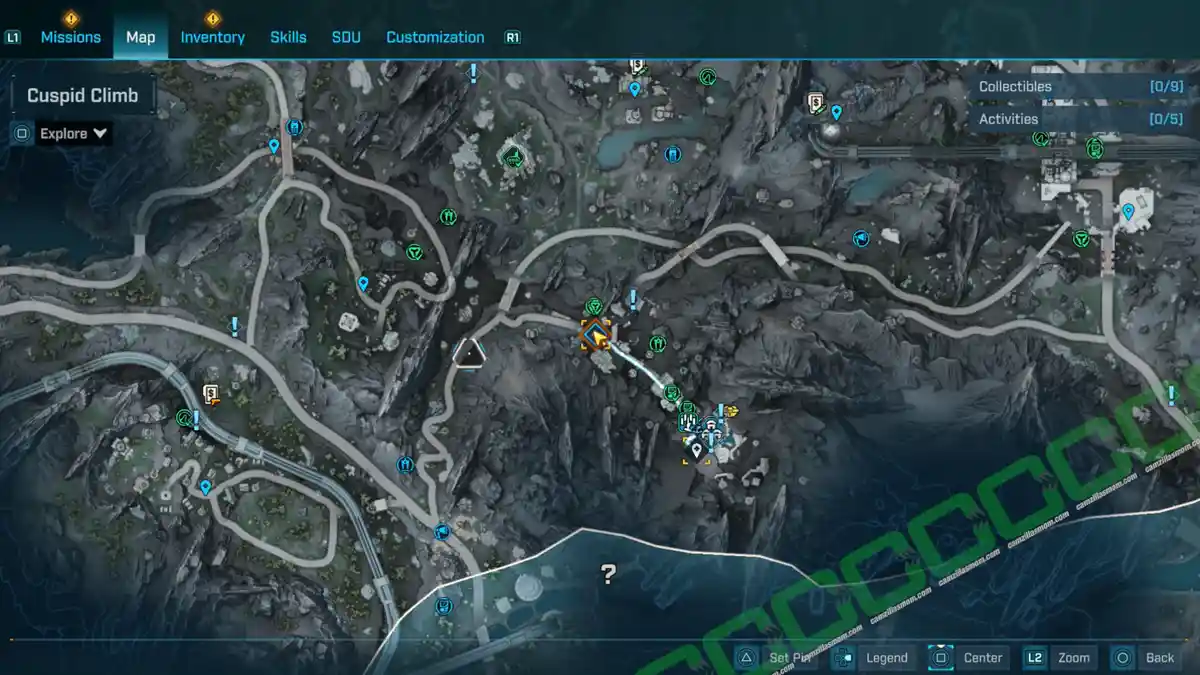The height and width of the screenshot is (675, 1200).
Task: Select the Skills tab
Action: 288,37
